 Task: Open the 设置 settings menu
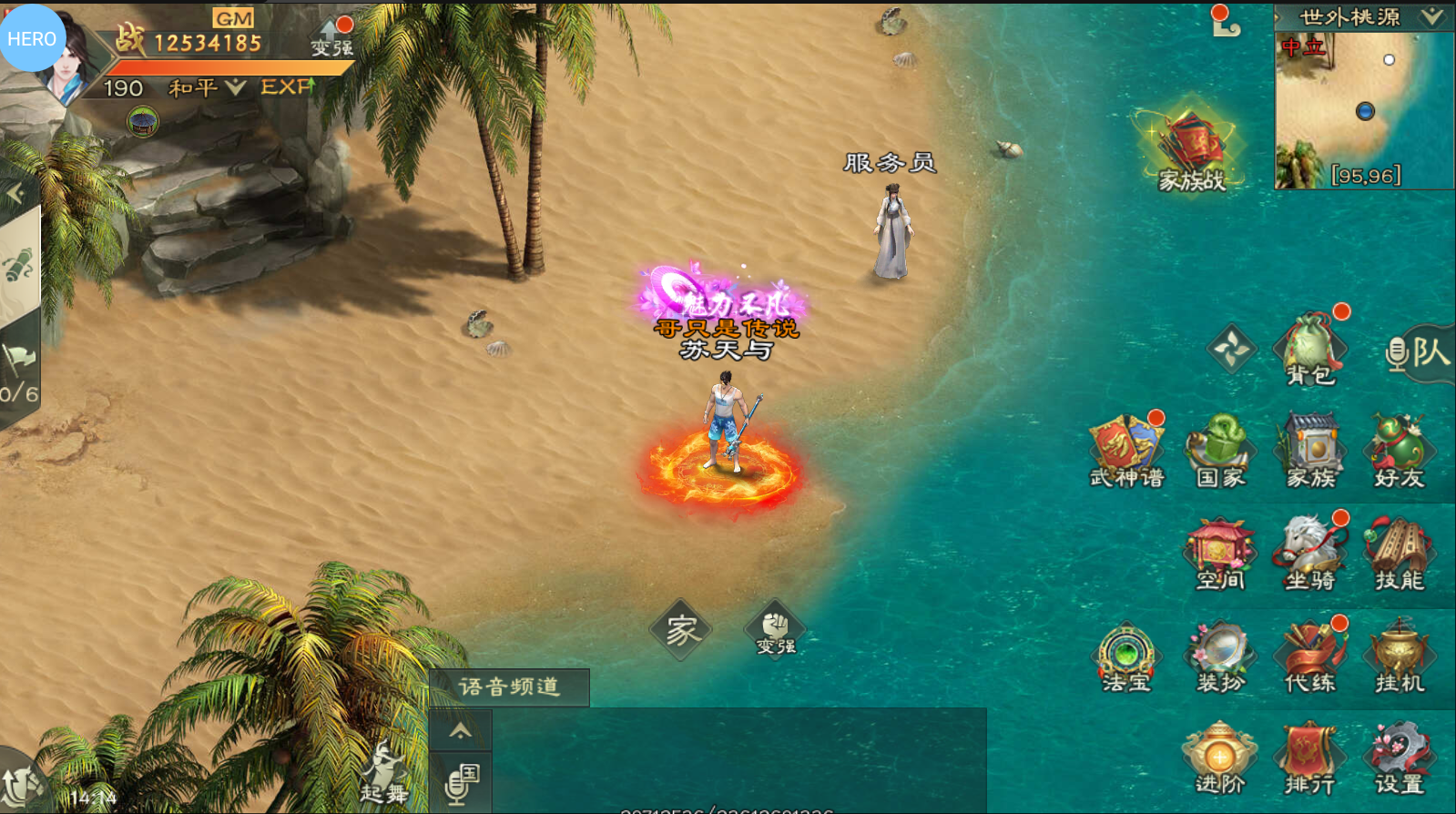(1400, 759)
